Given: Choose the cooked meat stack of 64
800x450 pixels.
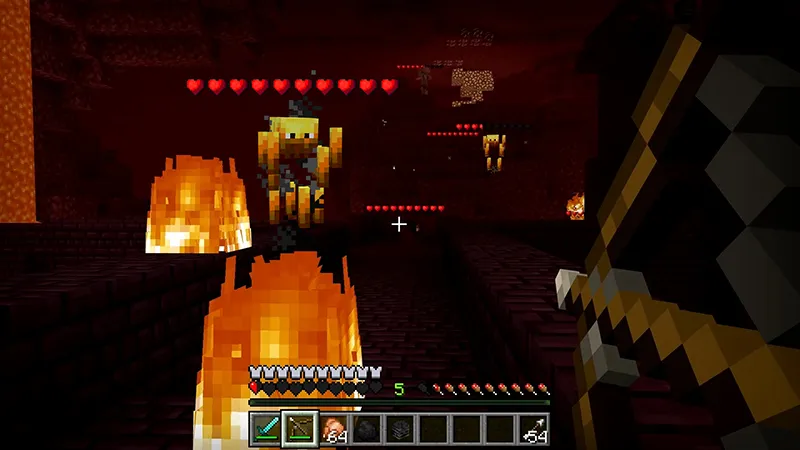Looking at the screenshot, I should pyautogui.click(x=333, y=428).
